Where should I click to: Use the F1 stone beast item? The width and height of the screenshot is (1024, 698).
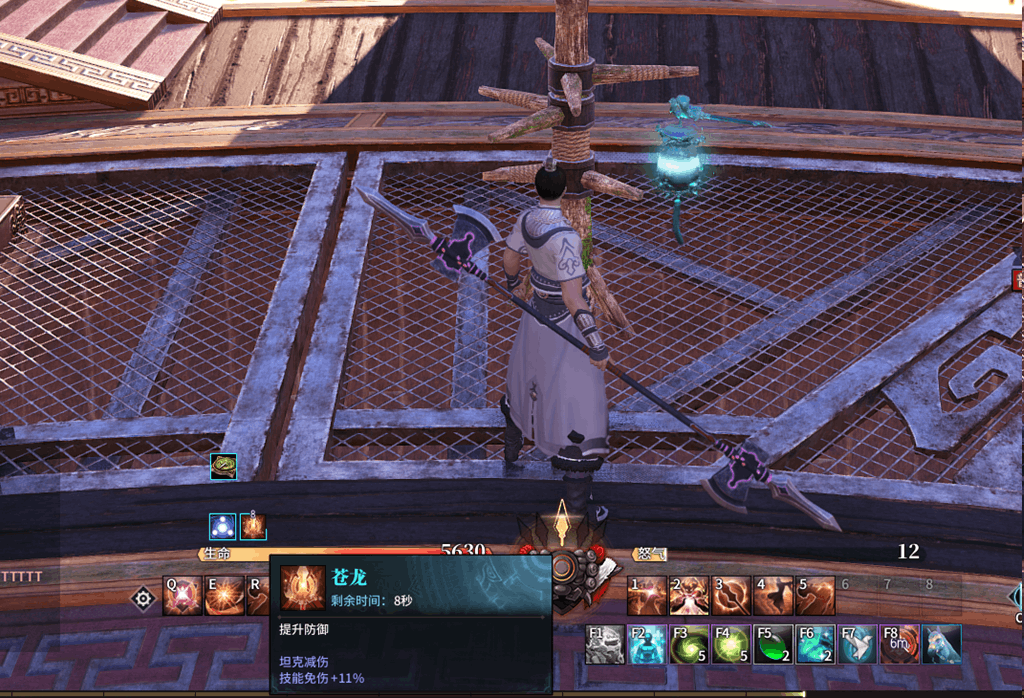click(605, 645)
